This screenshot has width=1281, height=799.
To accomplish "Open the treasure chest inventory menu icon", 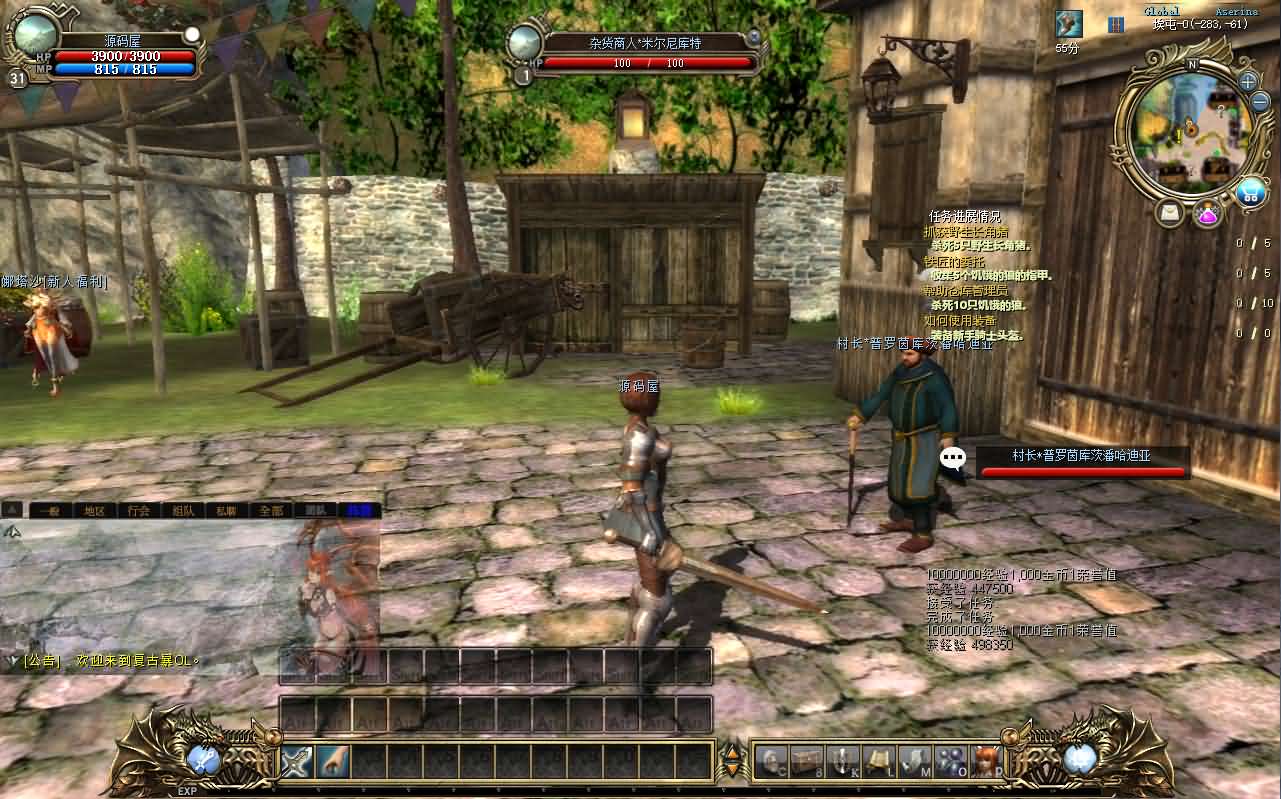I will 805,762.
